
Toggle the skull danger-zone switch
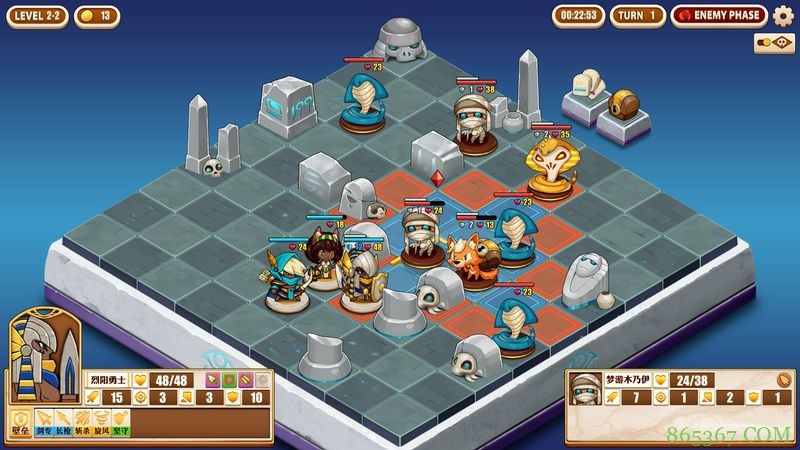773,43
